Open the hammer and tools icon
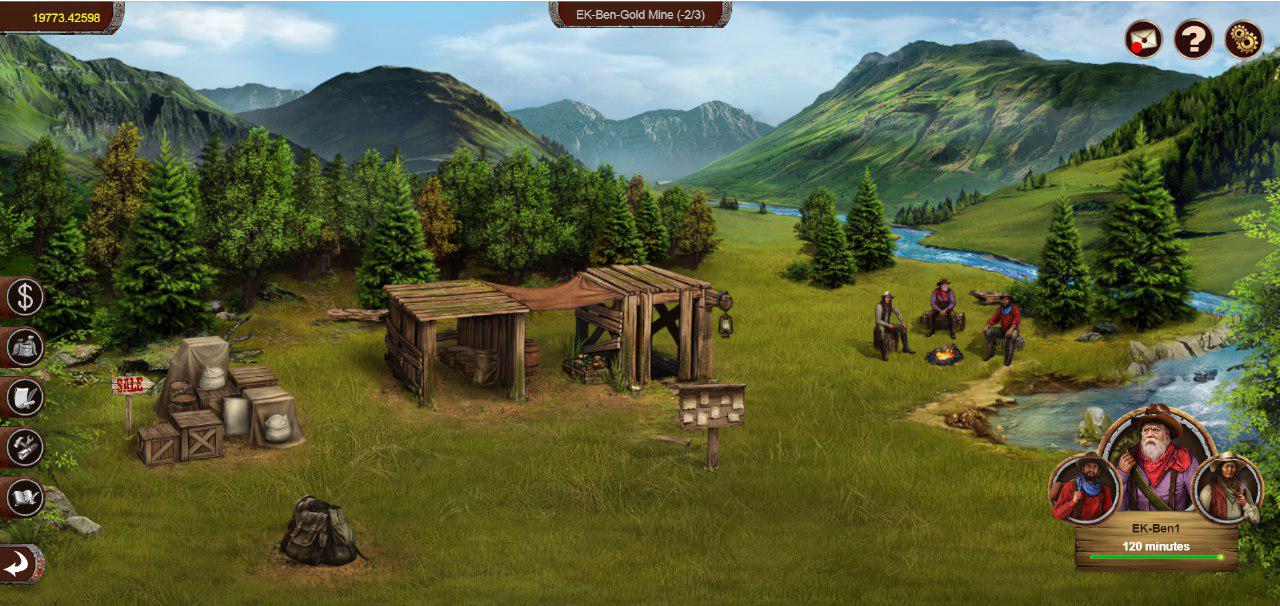 tap(25, 446)
